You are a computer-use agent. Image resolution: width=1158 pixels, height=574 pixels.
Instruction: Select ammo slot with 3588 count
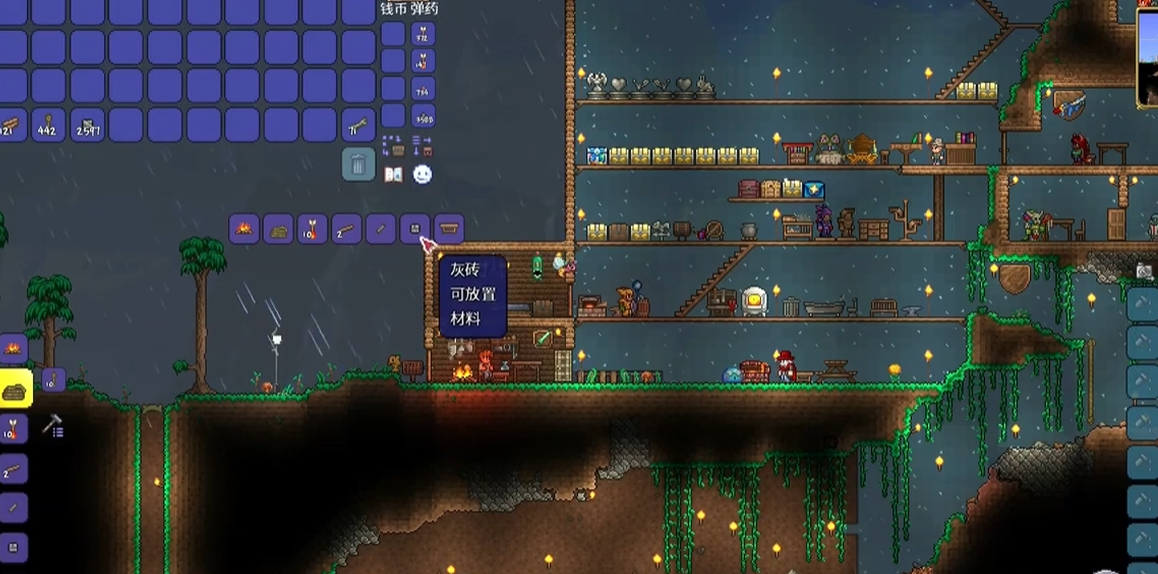coord(423,115)
